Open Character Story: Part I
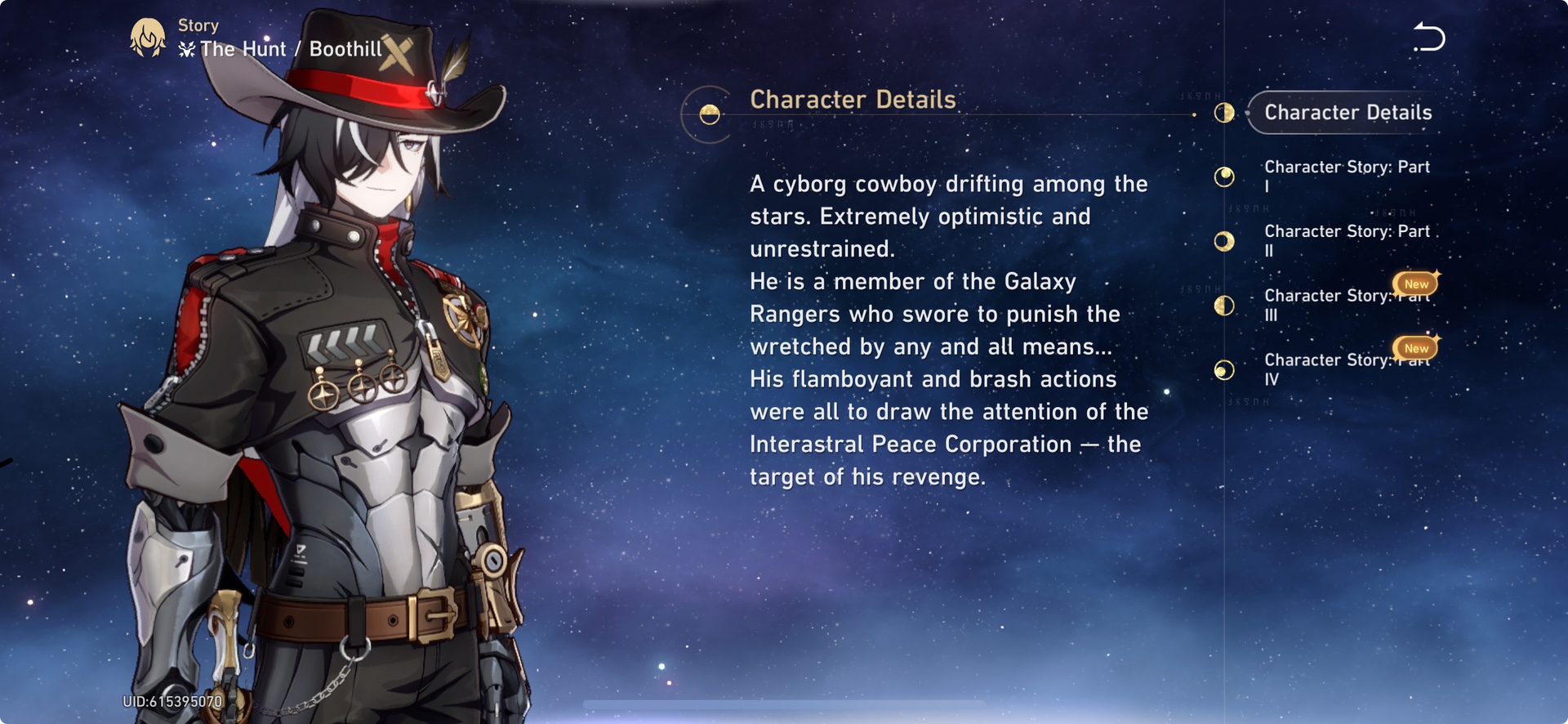The image size is (1568, 724). [x=1347, y=176]
